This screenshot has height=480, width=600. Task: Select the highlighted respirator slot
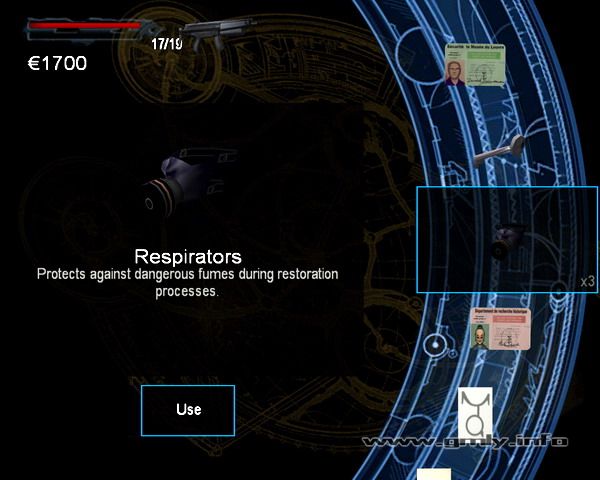point(506,239)
